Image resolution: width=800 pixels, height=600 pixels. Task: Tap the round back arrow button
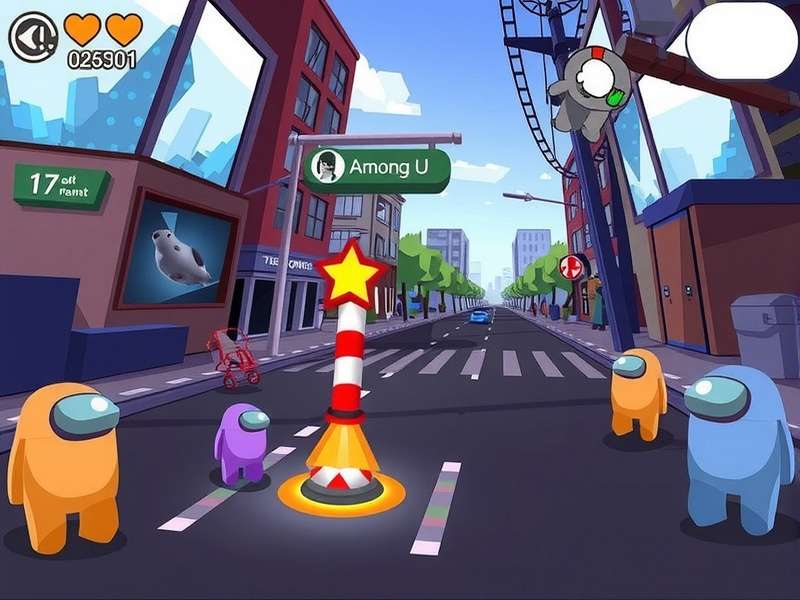coord(33,37)
